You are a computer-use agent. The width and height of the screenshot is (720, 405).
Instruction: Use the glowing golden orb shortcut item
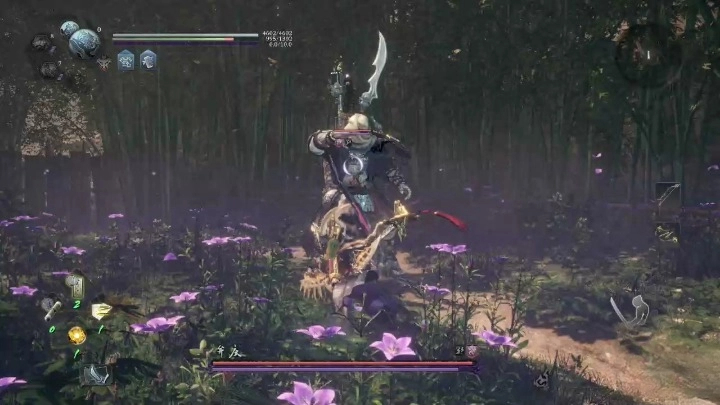pos(76,334)
